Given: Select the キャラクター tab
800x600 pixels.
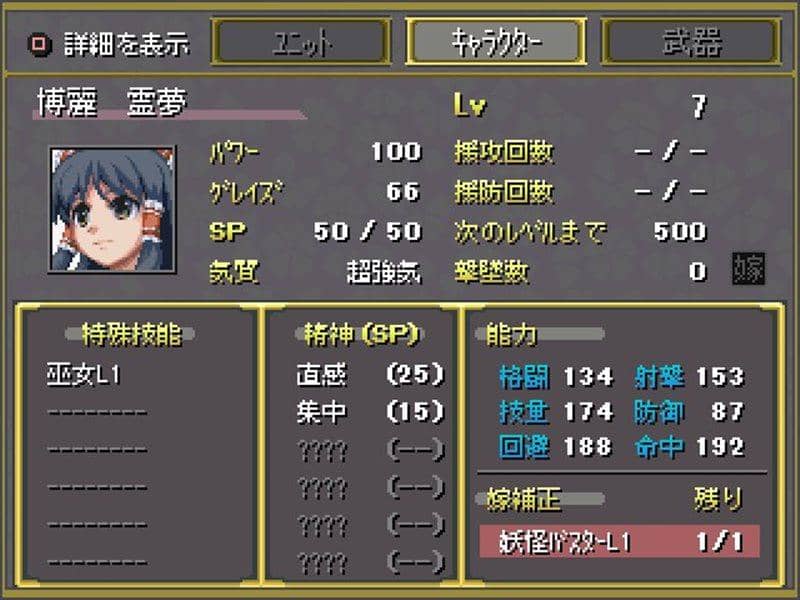Looking at the screenshot, I should [x=495, y=42].
